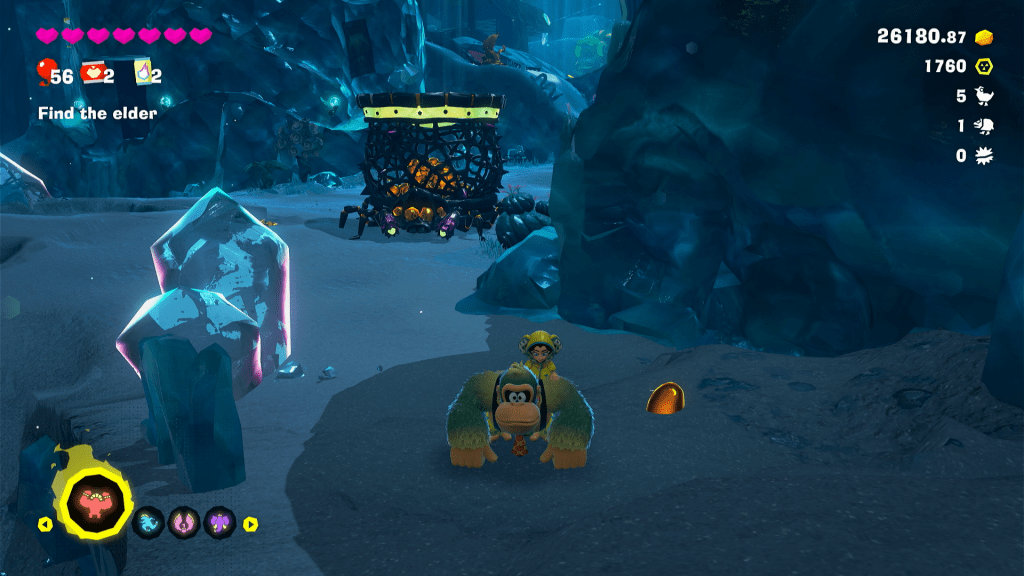This screenshot has width=1024, height=576.
Task: Select the red balloon item icon
Action: [44, 72]
